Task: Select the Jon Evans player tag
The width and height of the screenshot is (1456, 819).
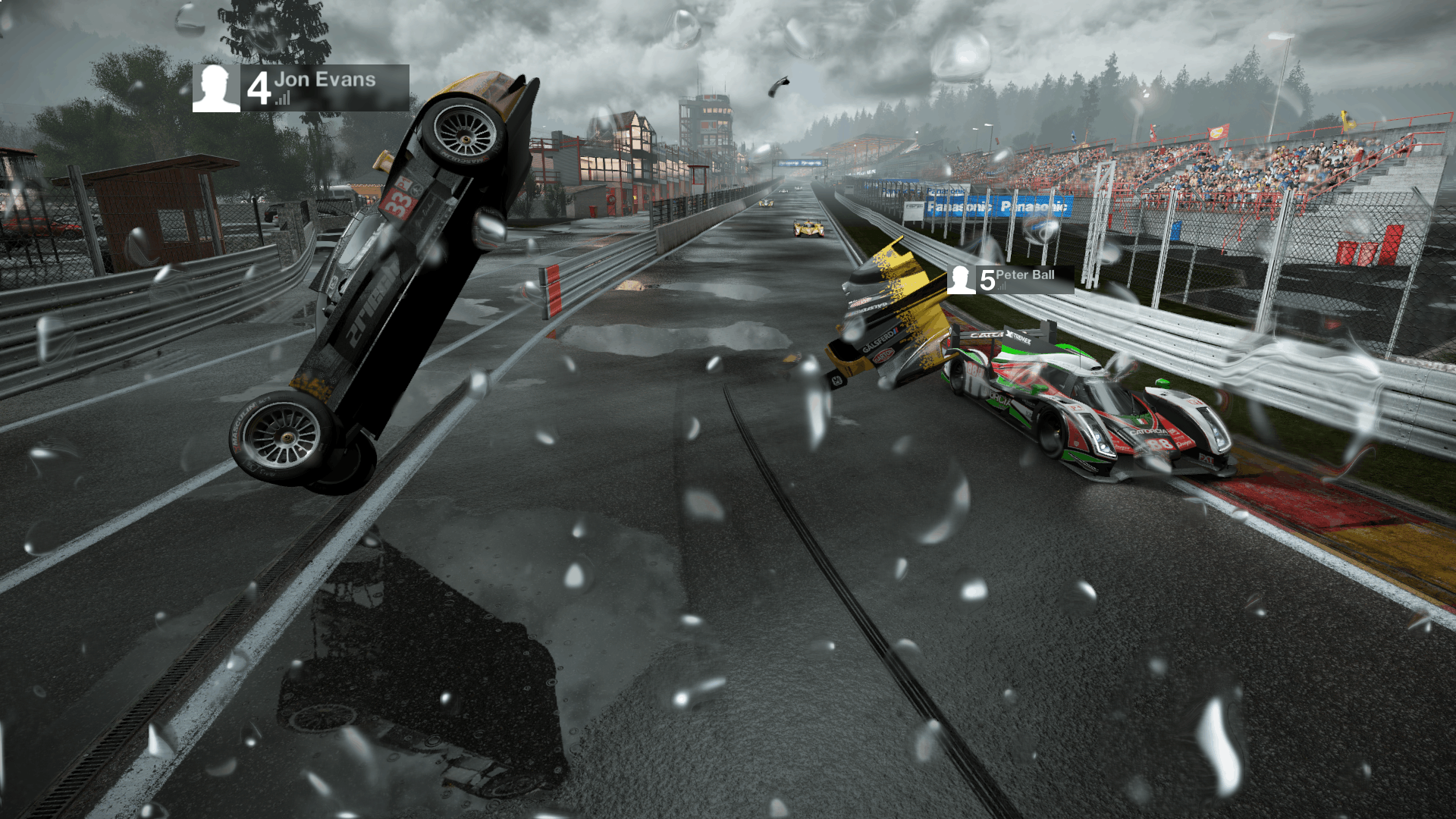Action: pos(301,88)
